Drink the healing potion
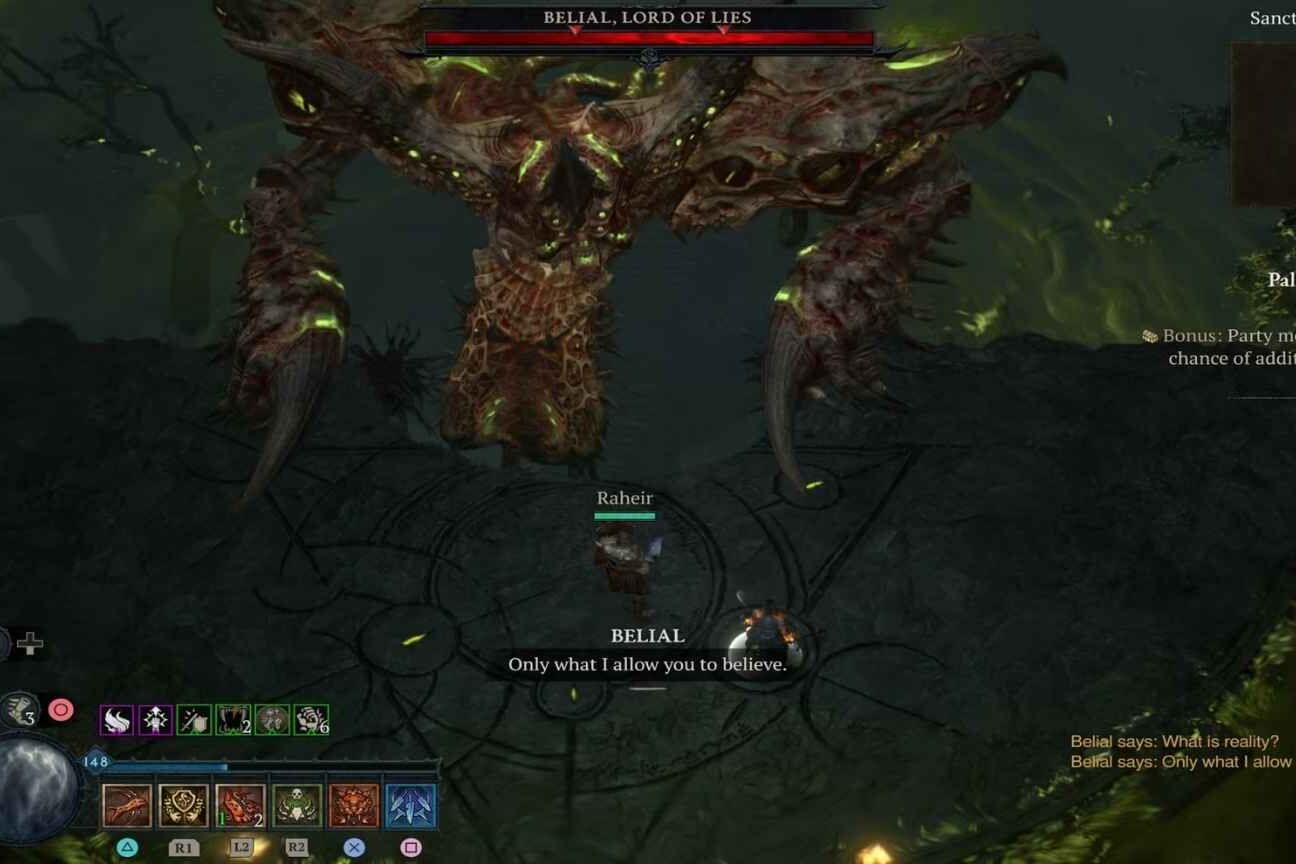Viewport: 1296px width, 864px height. pyautogui.click(x=20, y=711)
